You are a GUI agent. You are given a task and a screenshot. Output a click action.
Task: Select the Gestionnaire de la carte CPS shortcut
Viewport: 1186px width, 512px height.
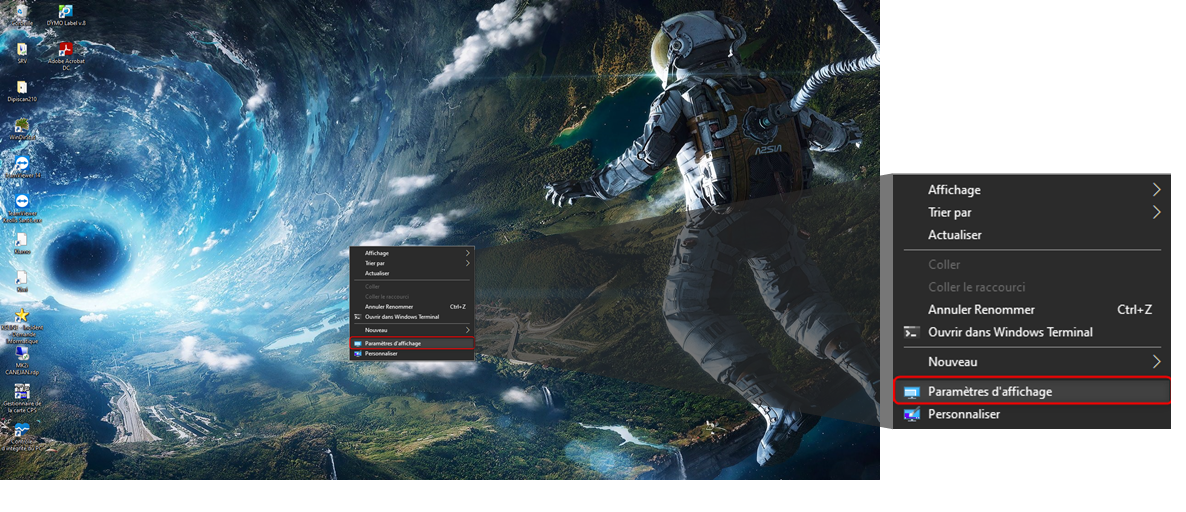pos(22,392)
